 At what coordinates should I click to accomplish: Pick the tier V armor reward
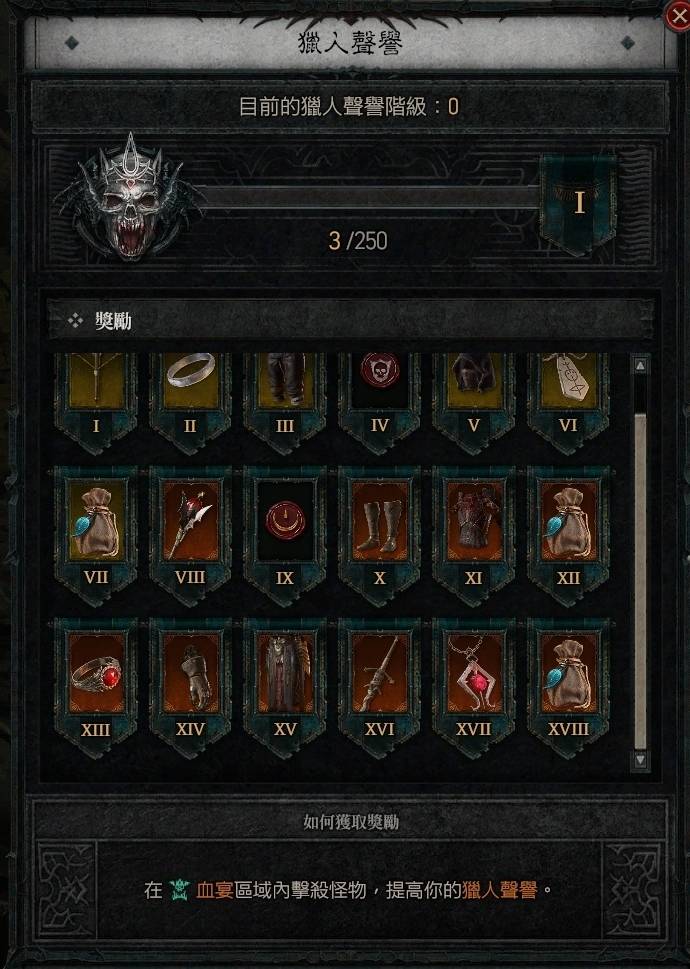(x=474, y=385)
